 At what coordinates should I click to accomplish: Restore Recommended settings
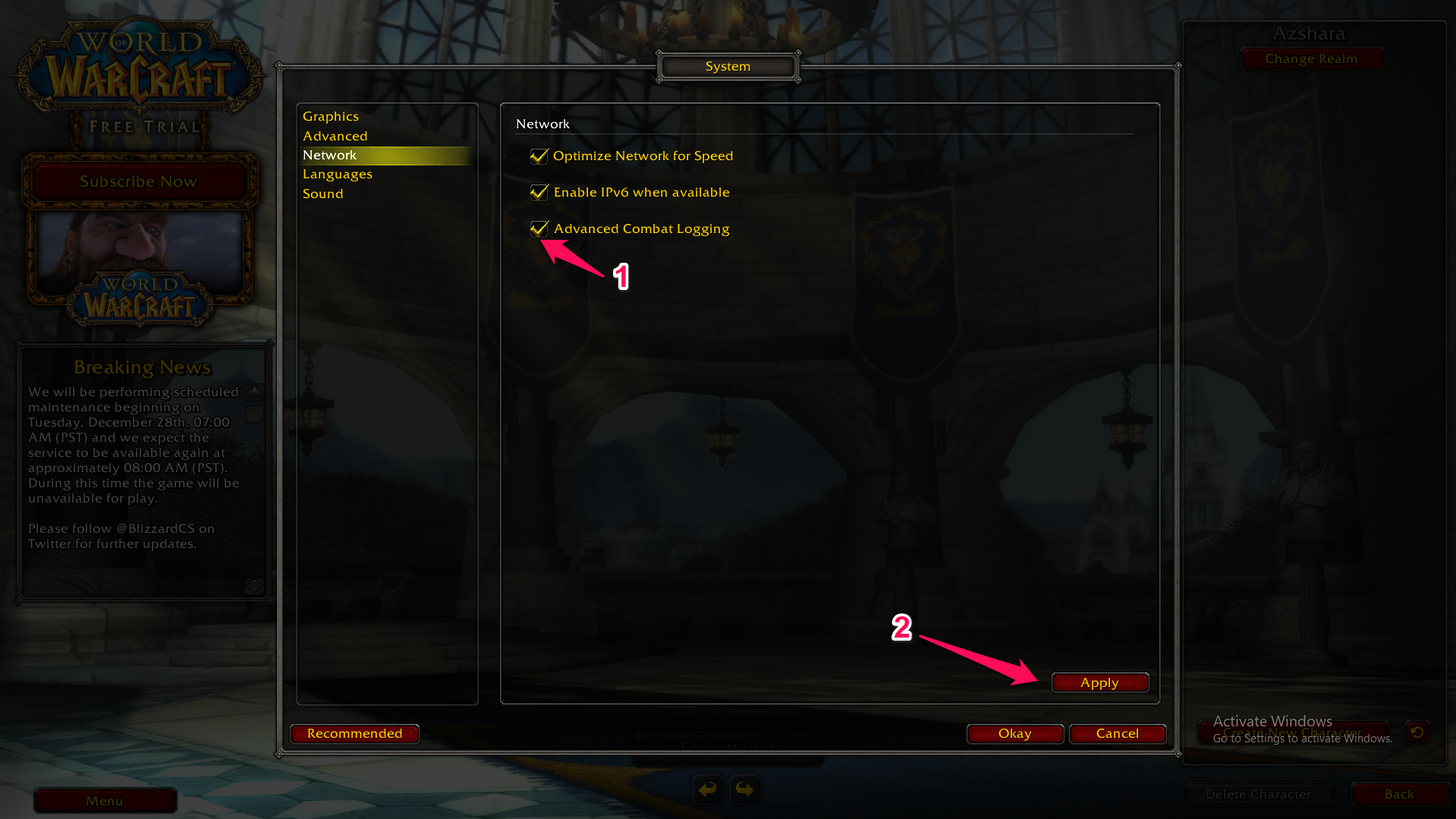coord(354,733)
